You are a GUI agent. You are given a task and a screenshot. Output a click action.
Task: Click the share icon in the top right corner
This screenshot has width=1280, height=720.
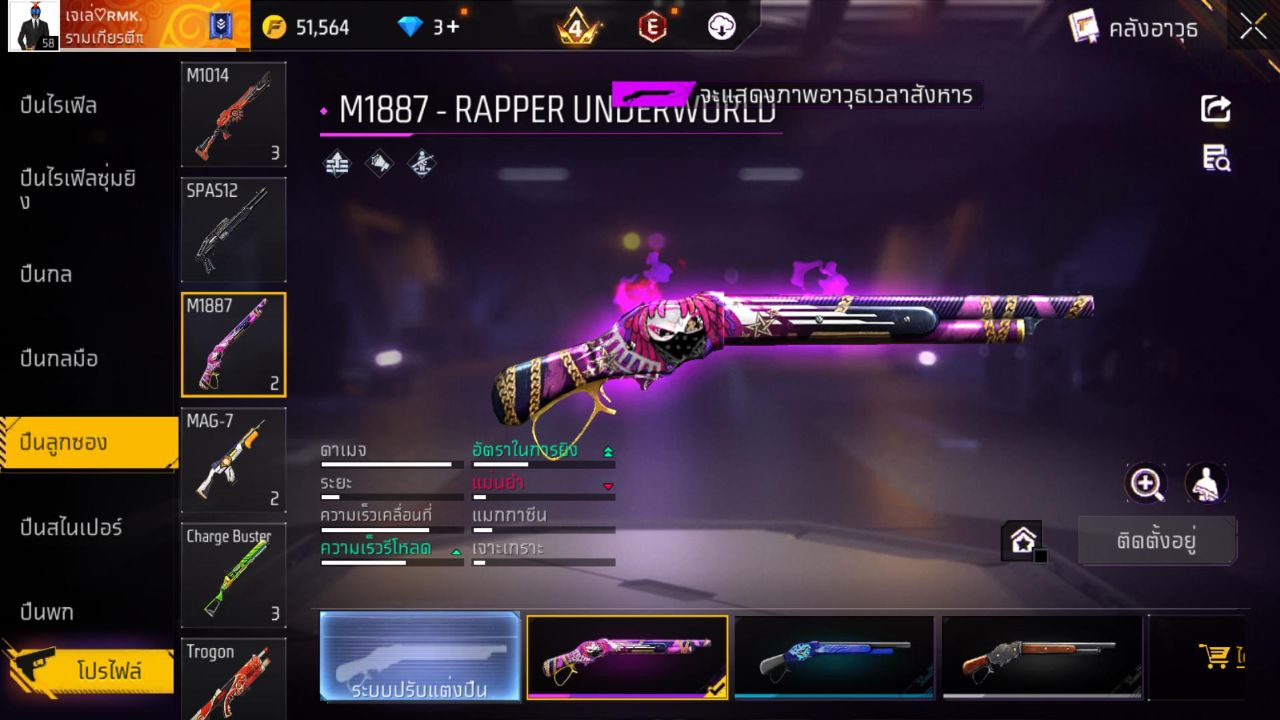click(1216, 110)
